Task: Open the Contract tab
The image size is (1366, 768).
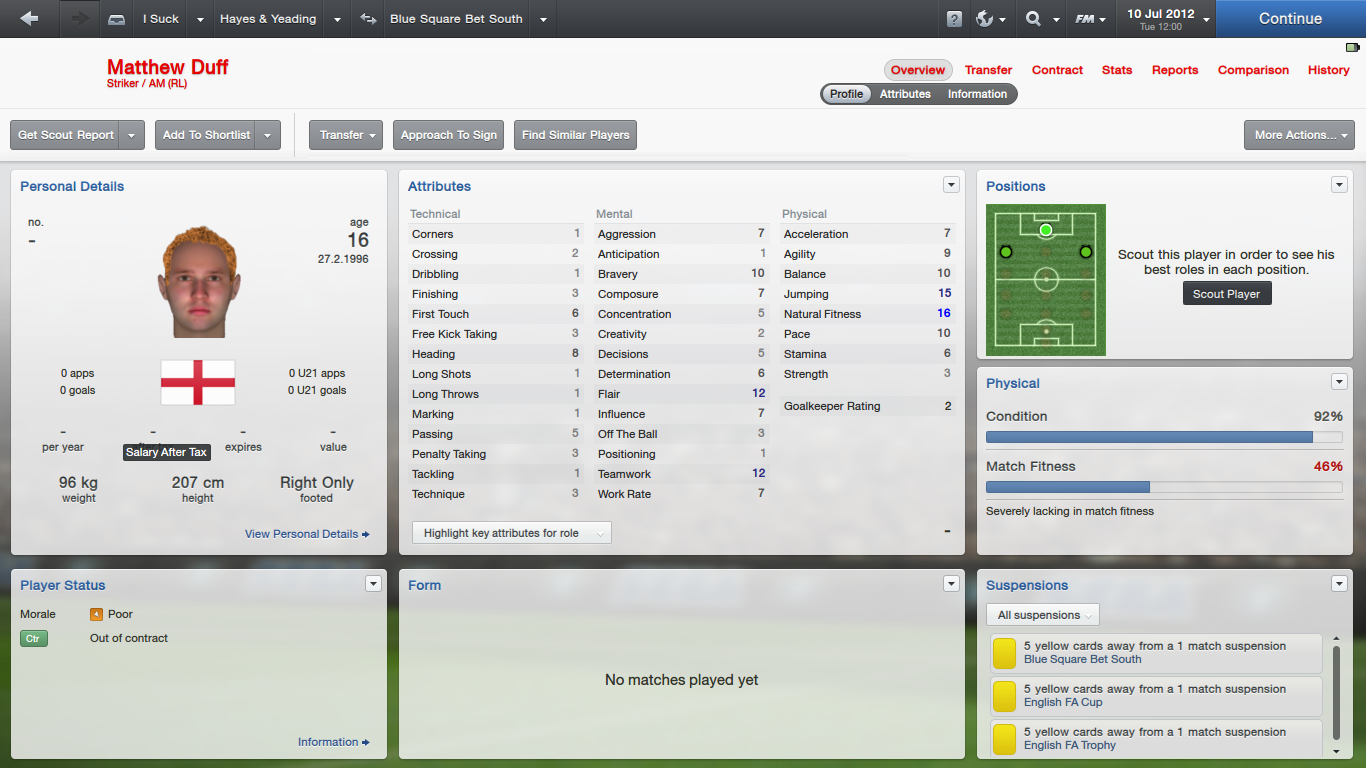Action: click(x=1057, y=70)
